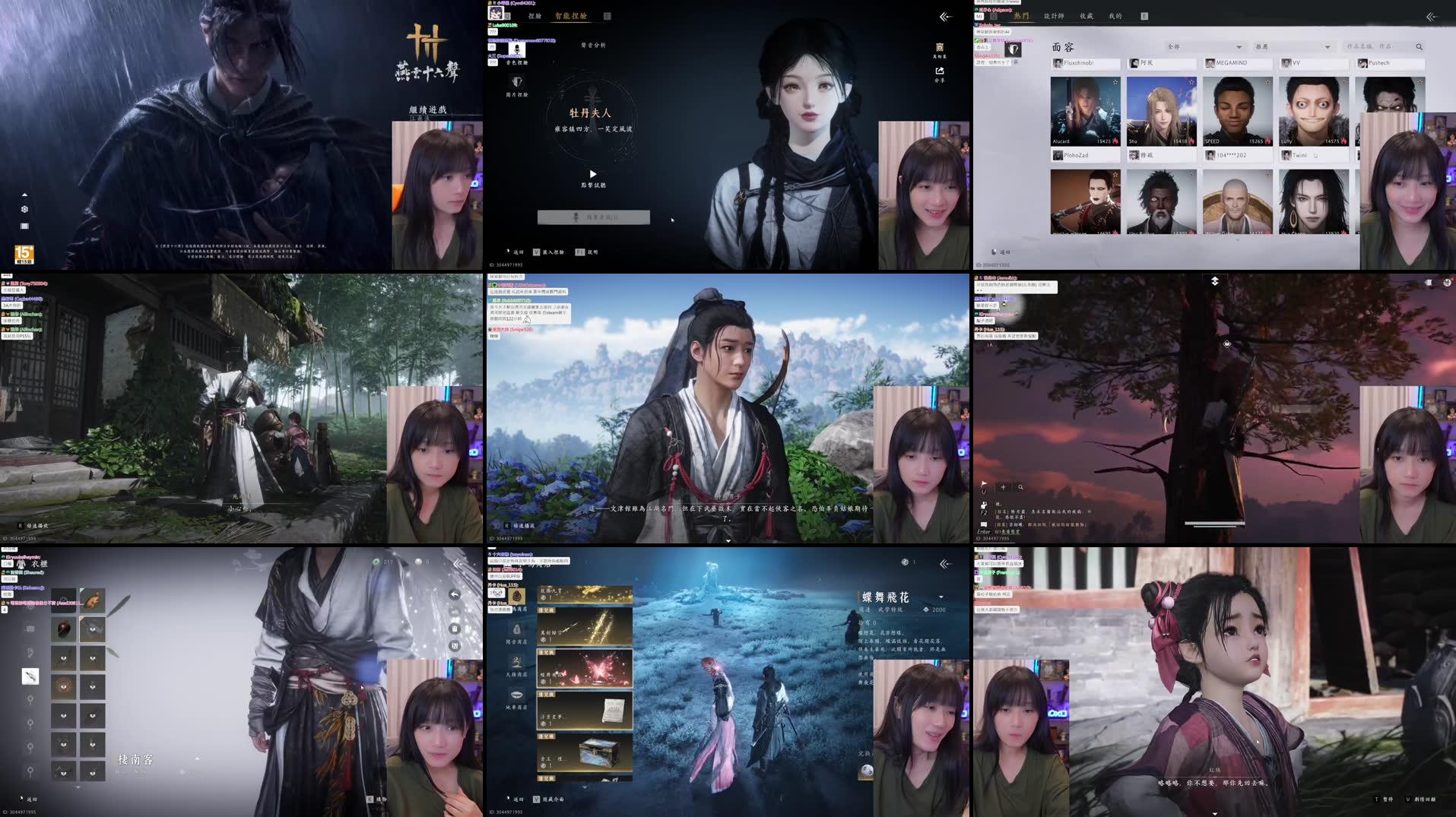Open the 地界商店 shop from the sidebar
The width and height of the screenshot is (1456, 817).
click(x=515, y=695)
